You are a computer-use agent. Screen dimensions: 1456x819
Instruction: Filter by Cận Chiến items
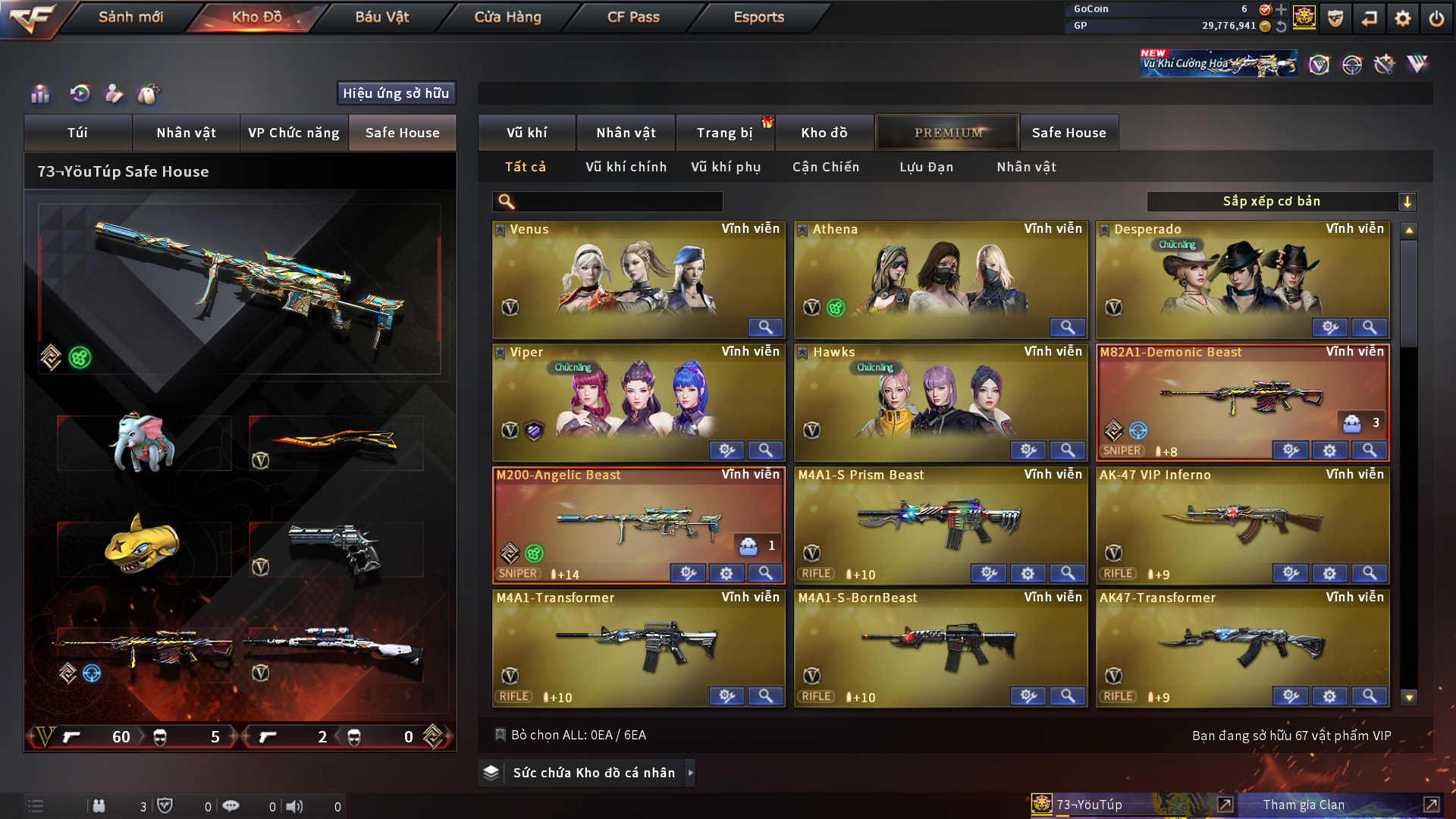pos(825,167)
